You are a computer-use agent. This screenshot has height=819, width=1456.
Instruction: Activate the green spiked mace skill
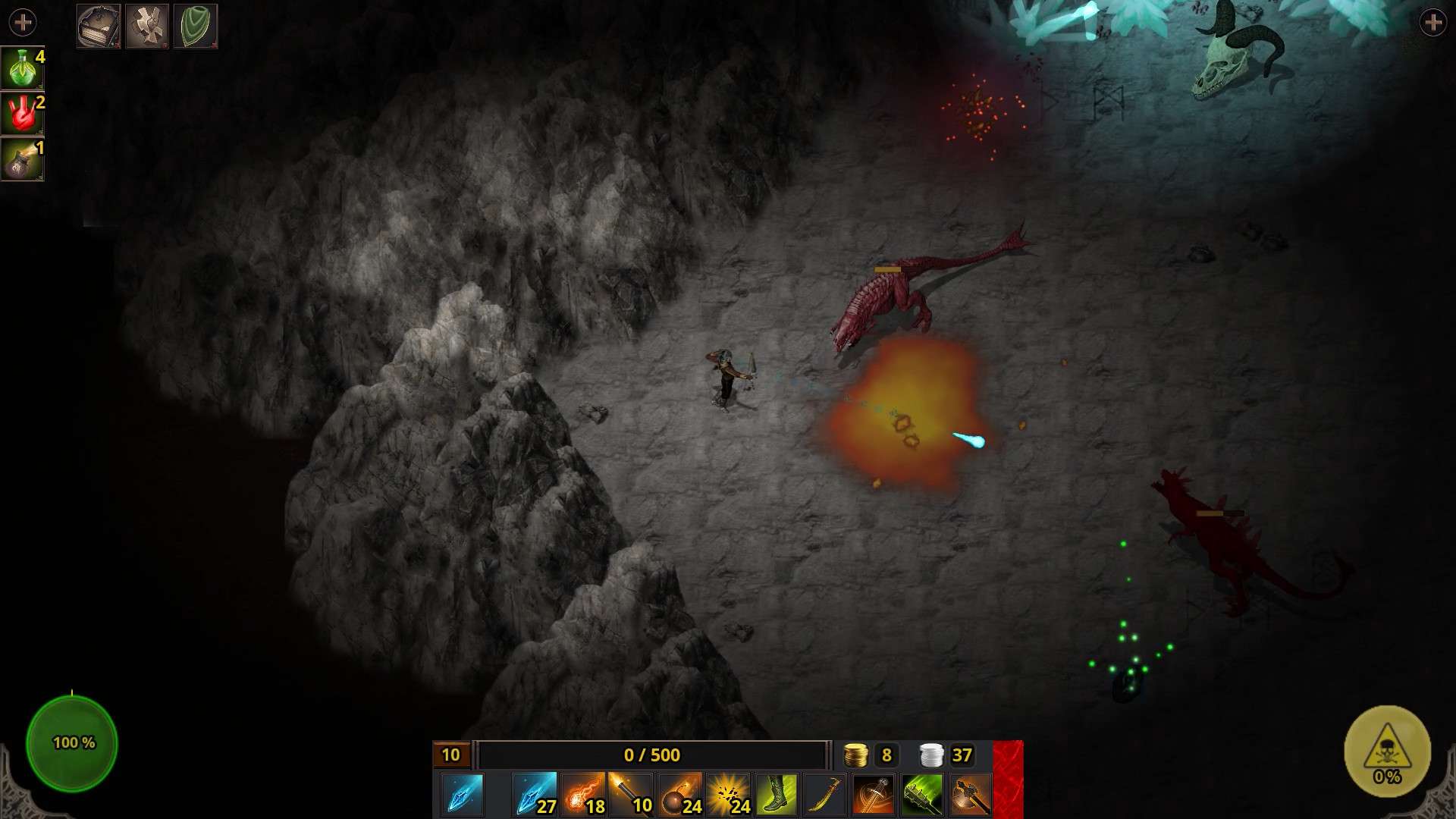pos(922,795)
